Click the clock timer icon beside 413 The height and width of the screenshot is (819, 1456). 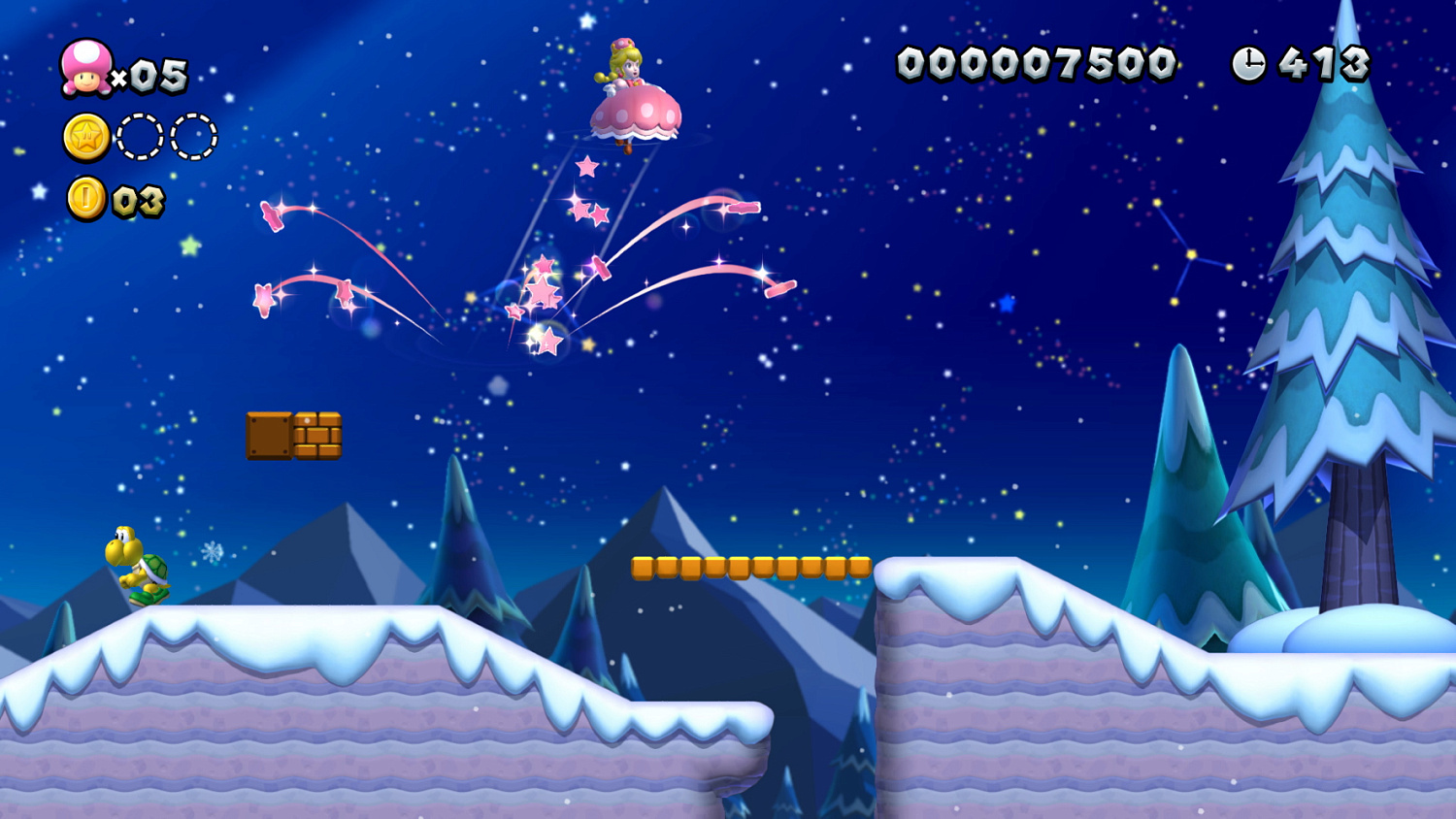click(1248, 62)
